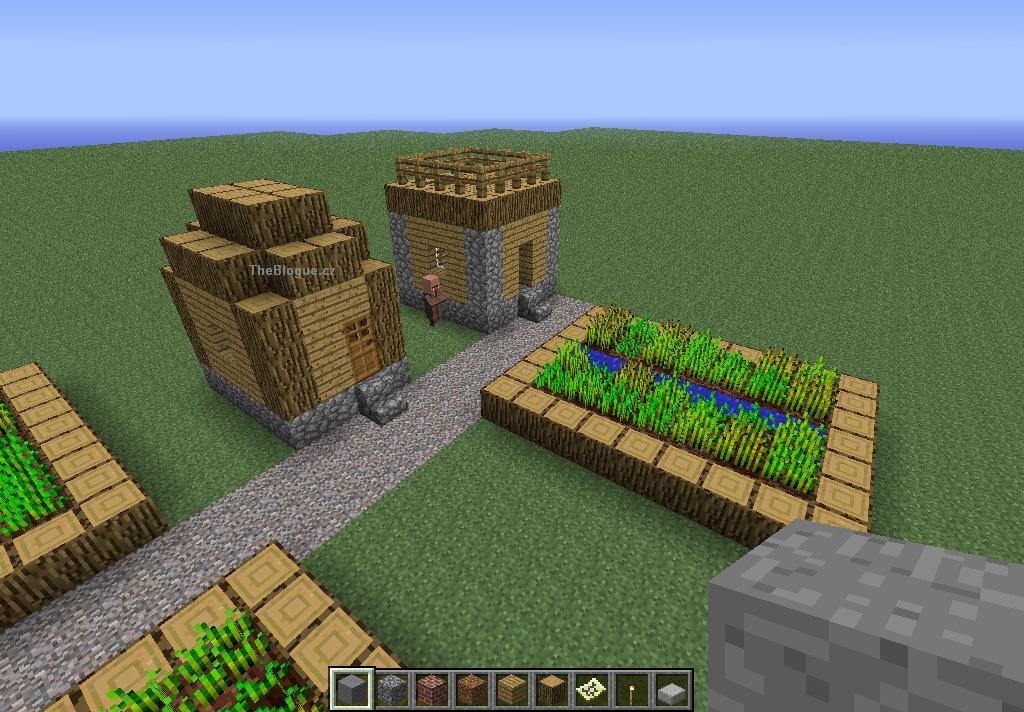Image resolution: width=1024 pixels, height=712 pixels.
Task: Select the wooden planks block slot
Action: point(511,689)
